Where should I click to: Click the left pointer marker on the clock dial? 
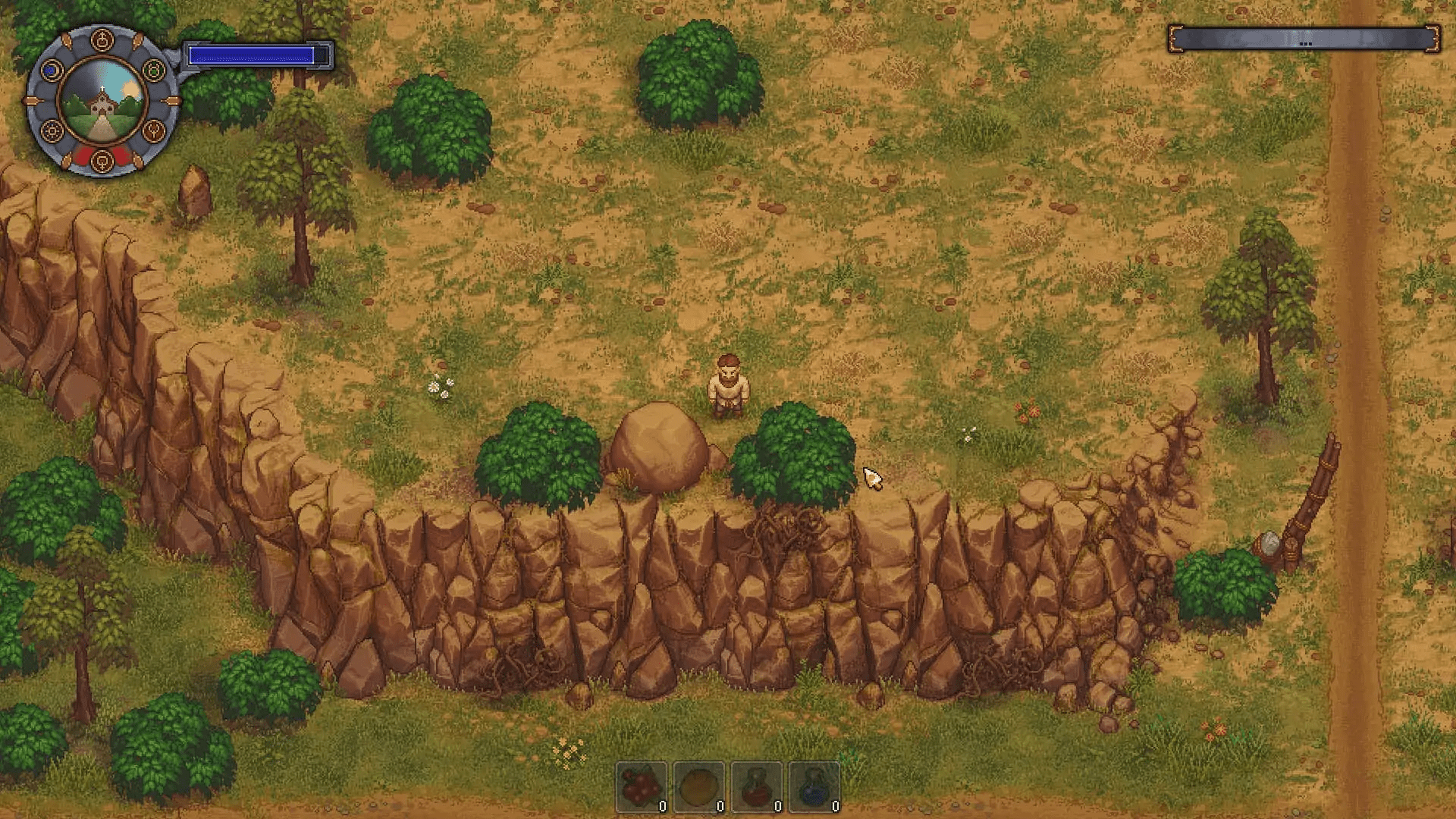(x=32, y=99)
